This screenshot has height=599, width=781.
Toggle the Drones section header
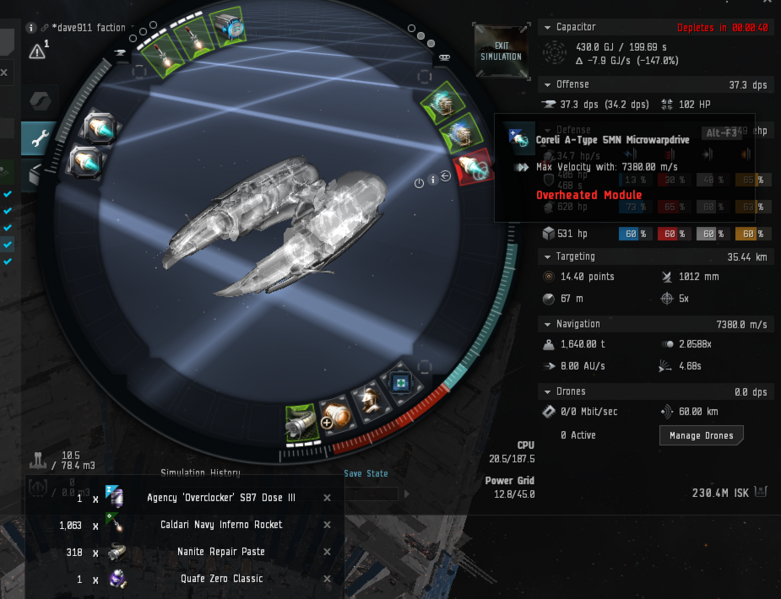(x=547, y=391)
